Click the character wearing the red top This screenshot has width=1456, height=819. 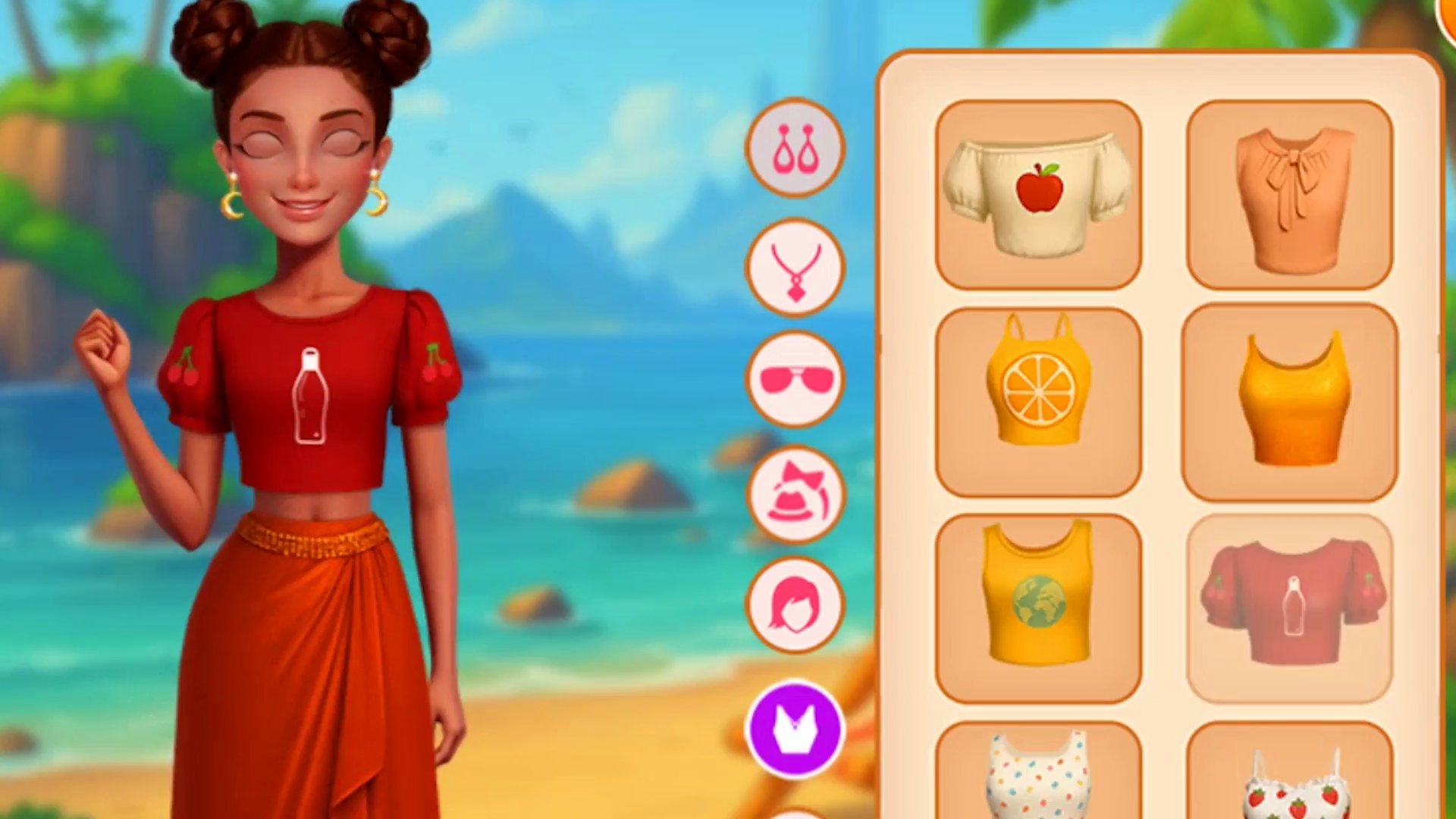coord(311,394)
